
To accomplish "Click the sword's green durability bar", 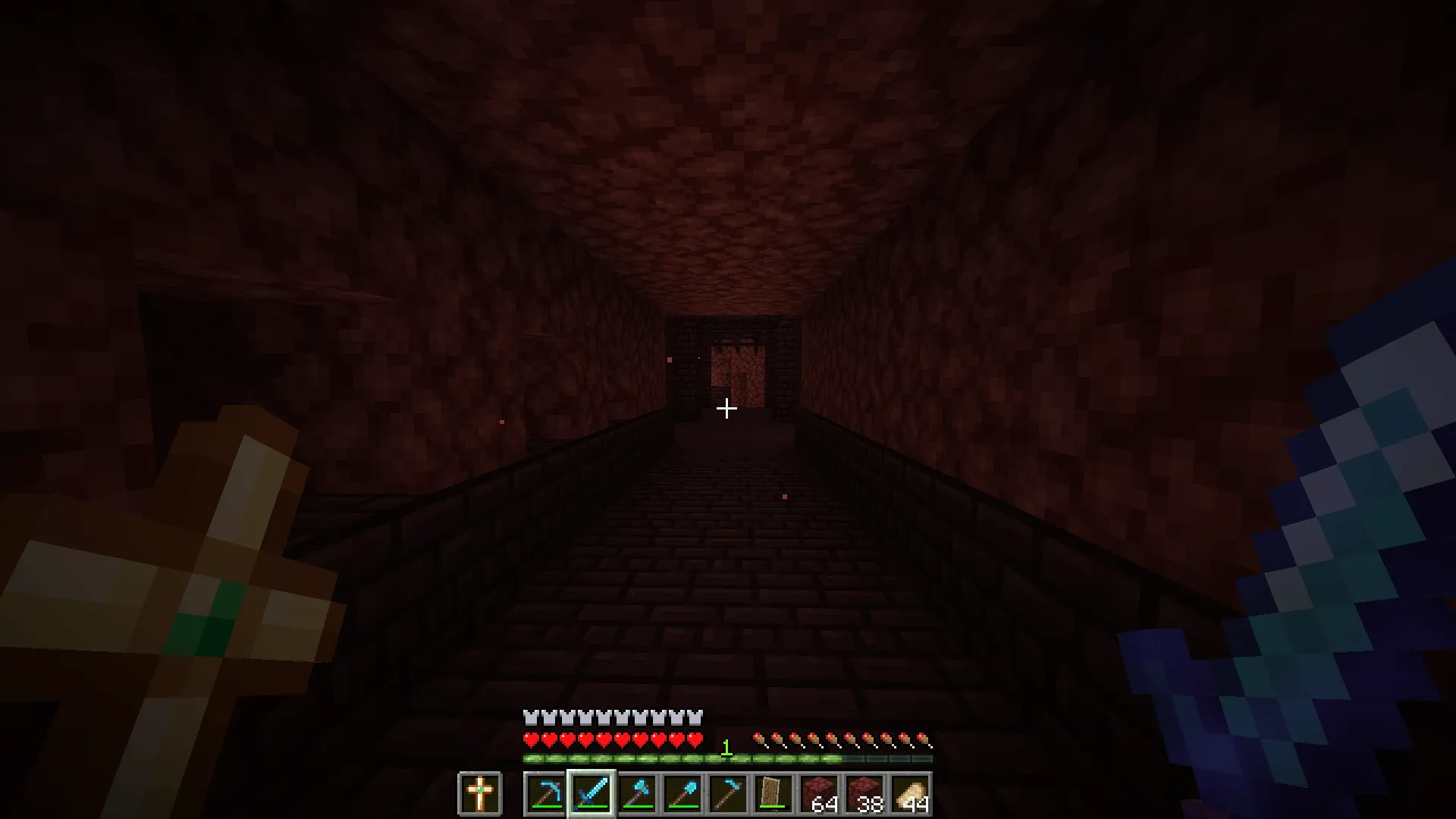I will (x=591, y=807).
